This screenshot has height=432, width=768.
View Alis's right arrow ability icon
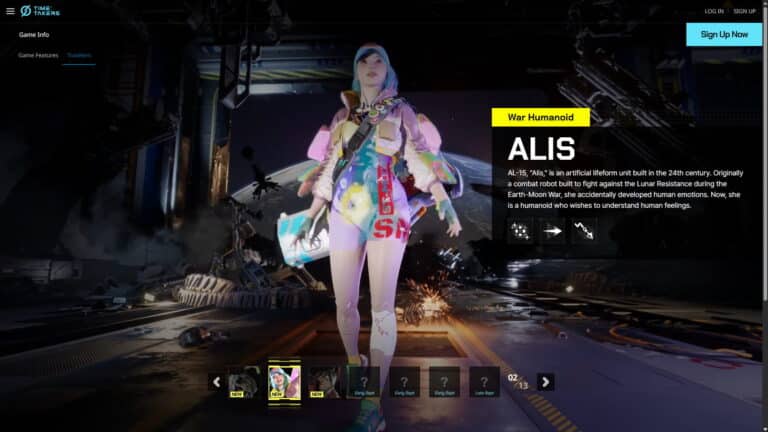(552, 231)
